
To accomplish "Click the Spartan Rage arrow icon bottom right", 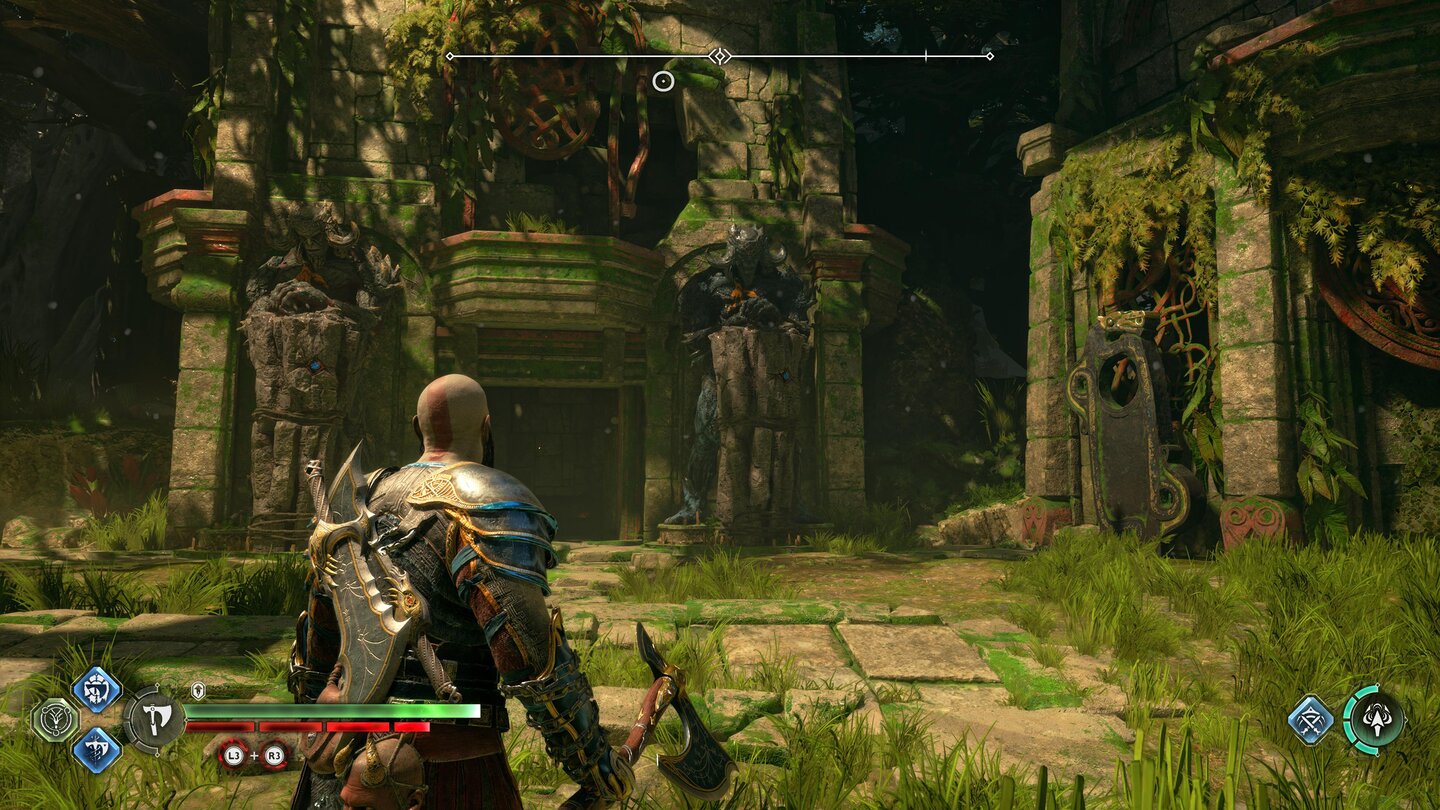I will pyautogui.click(x=1376, y=720).
